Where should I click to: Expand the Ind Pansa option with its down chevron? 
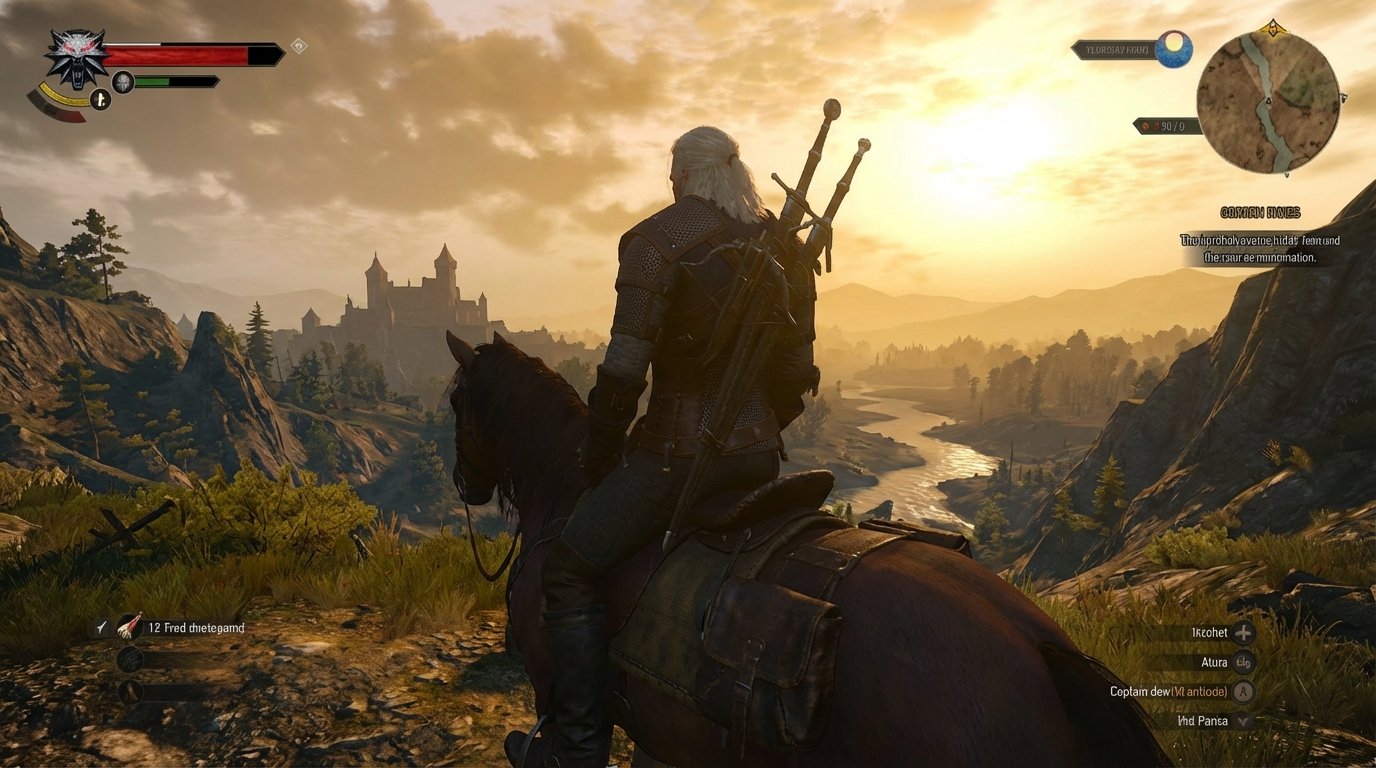click(1243, 721)
